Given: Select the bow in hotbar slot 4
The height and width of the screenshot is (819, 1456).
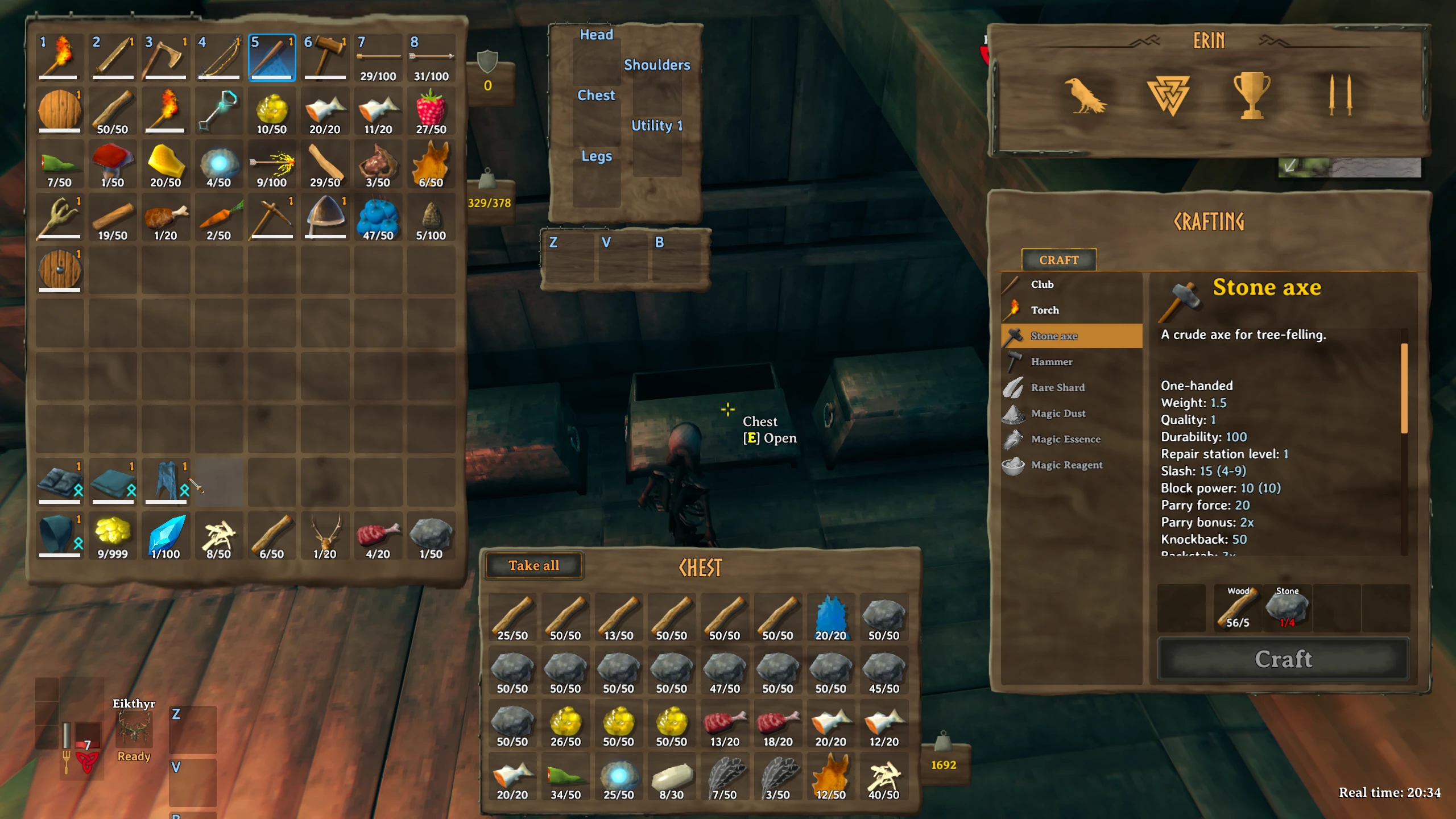Looking at the screenshot, I should click(218, 56).
